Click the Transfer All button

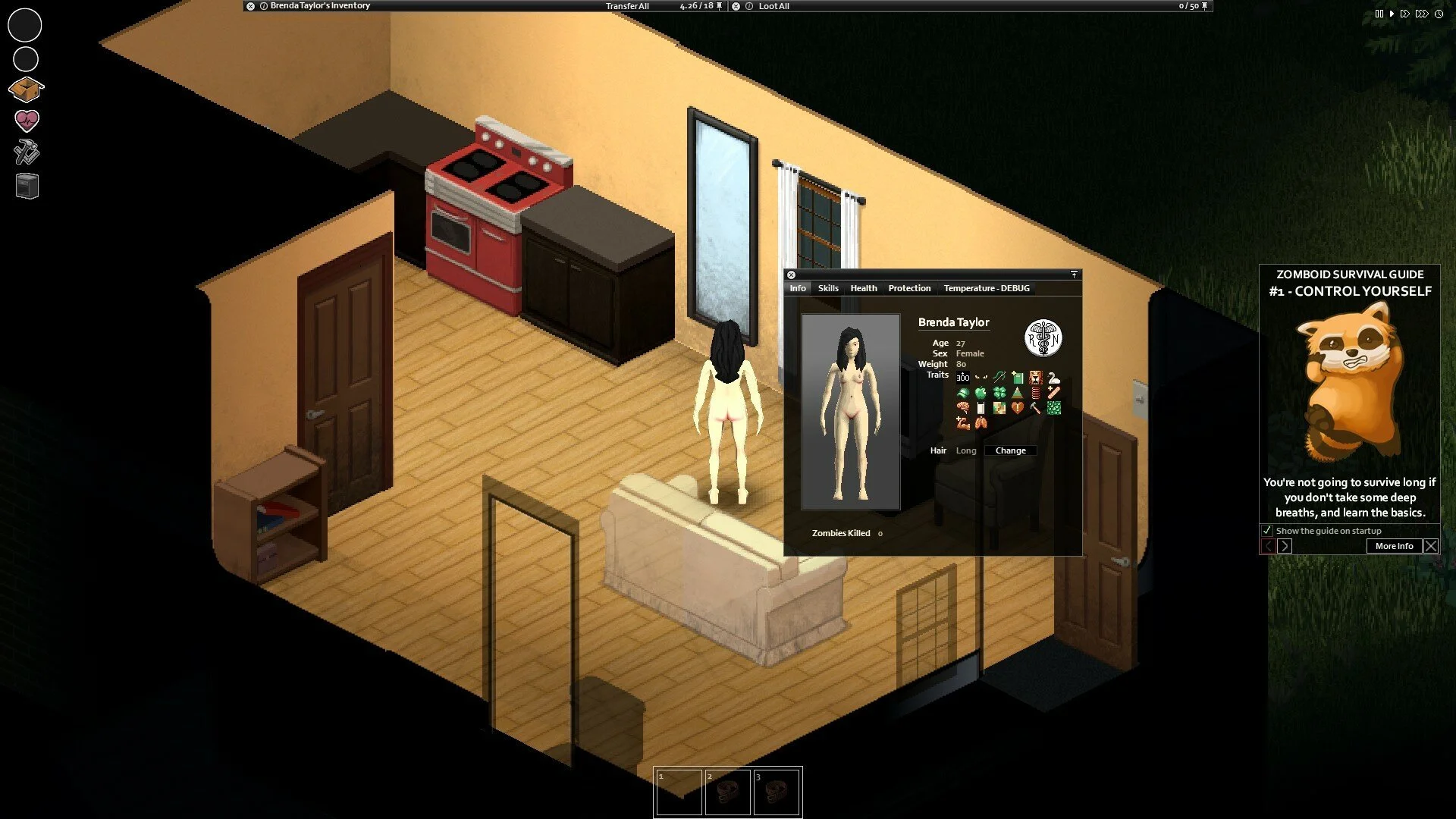point(627,6)
